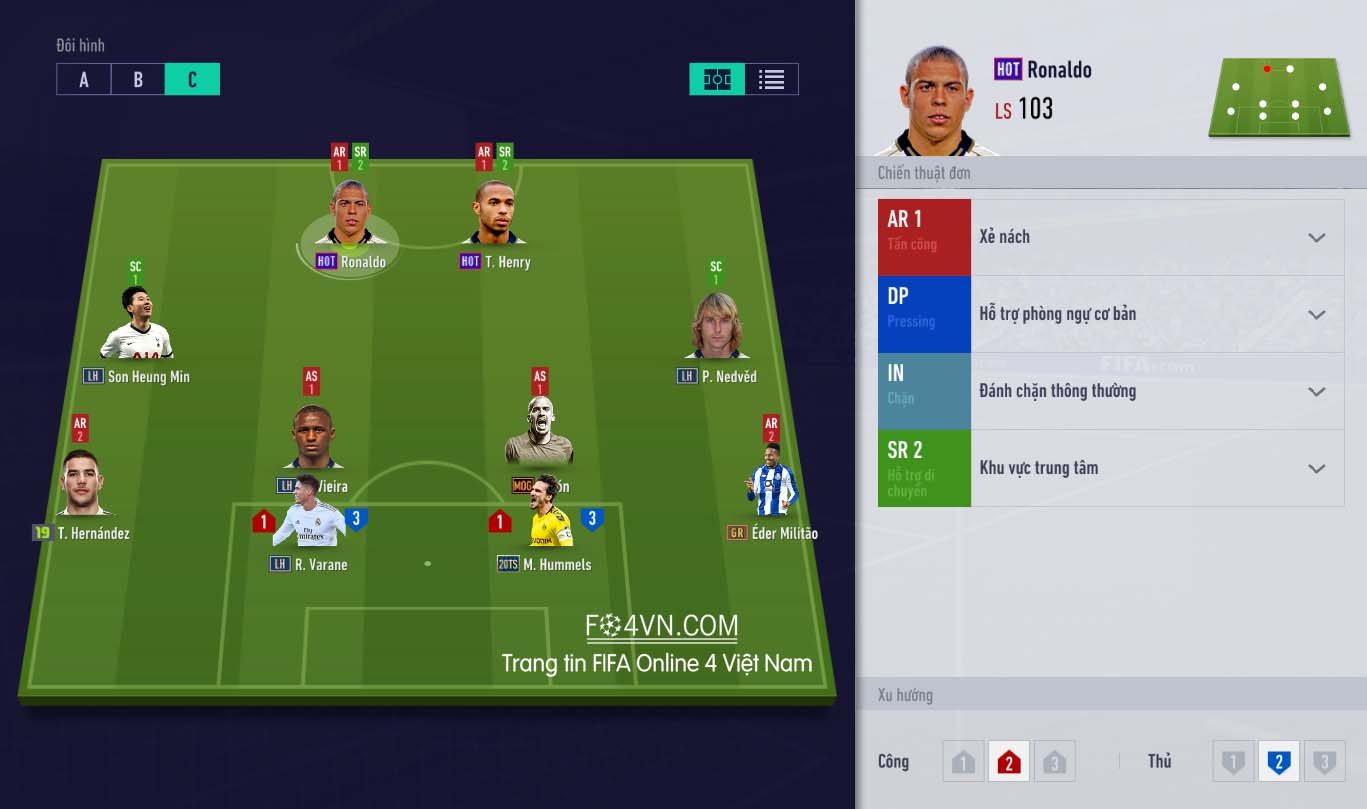Switch to formation tab B
Screen dimensions: 1367x809
click(x=138, y=80)
